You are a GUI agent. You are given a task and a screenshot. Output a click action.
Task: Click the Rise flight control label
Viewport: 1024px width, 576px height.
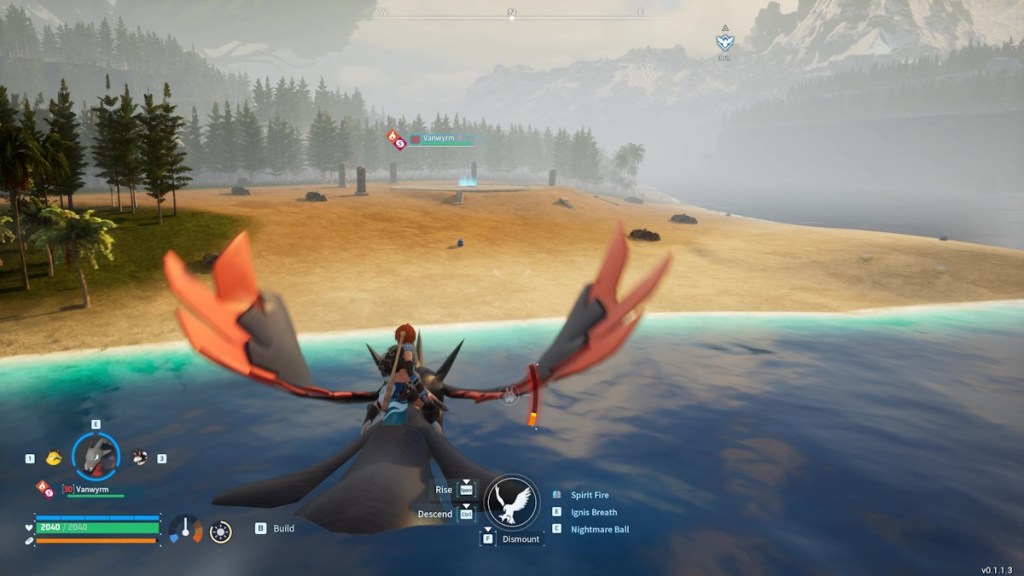(x=442, y=490)
